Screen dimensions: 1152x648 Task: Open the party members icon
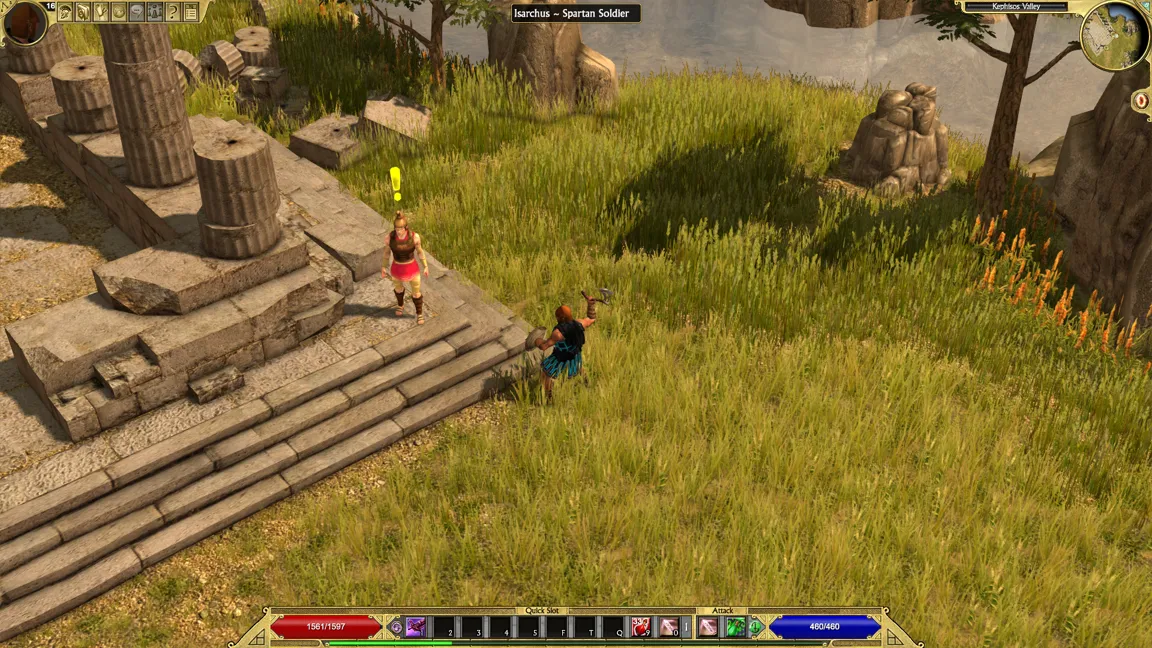(155, 12)
